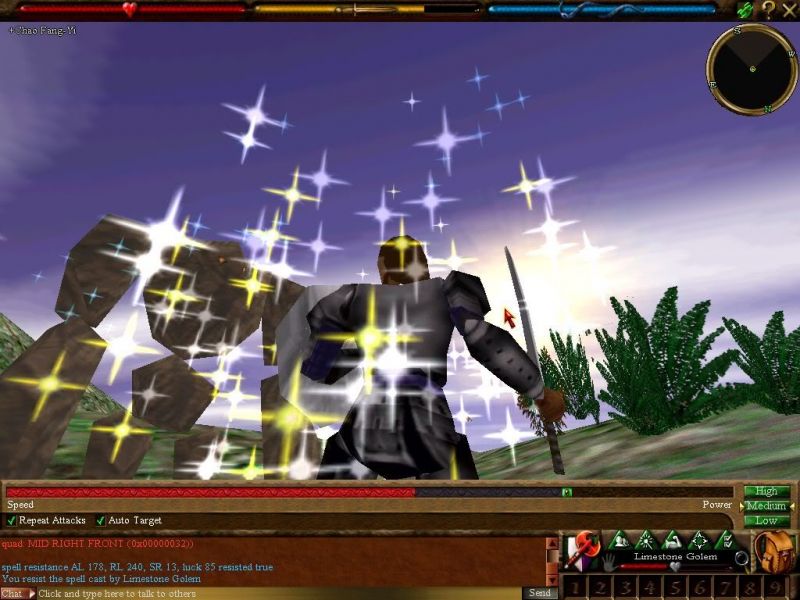This screenshot has width=800, height=600.
Task: Open the checklist options triangle
Action: coord(726,541)
